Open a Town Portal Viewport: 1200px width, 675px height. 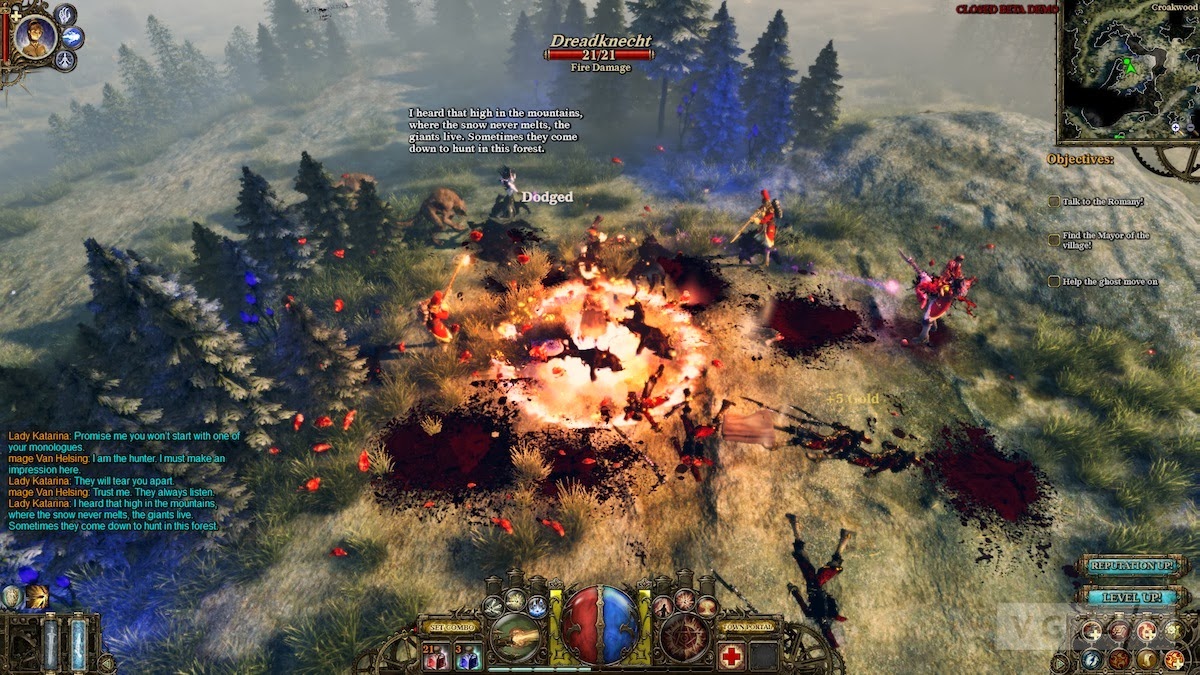(747, 627)
